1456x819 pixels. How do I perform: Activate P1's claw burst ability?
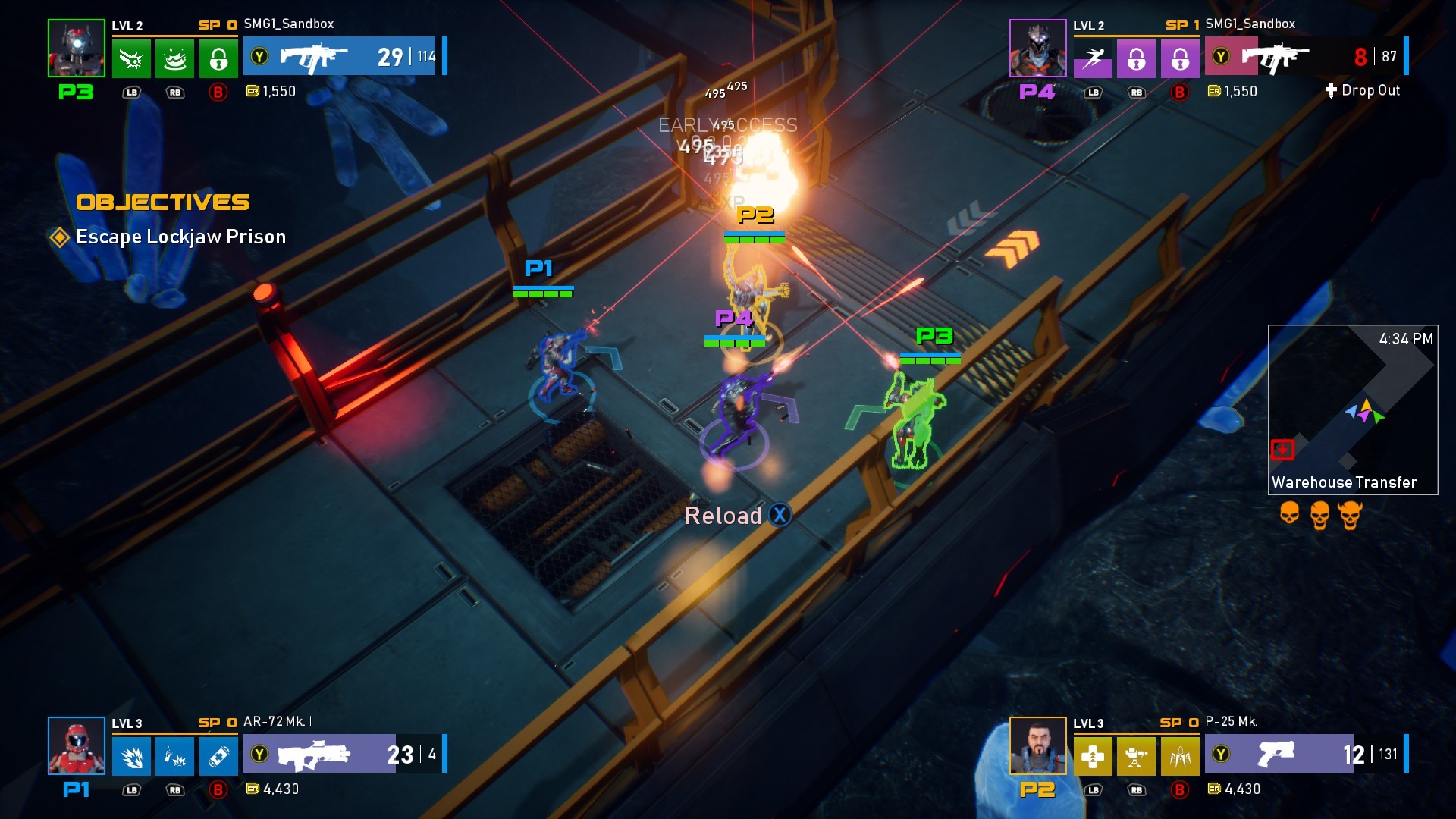pyautogui.click(x=131, y=756)
